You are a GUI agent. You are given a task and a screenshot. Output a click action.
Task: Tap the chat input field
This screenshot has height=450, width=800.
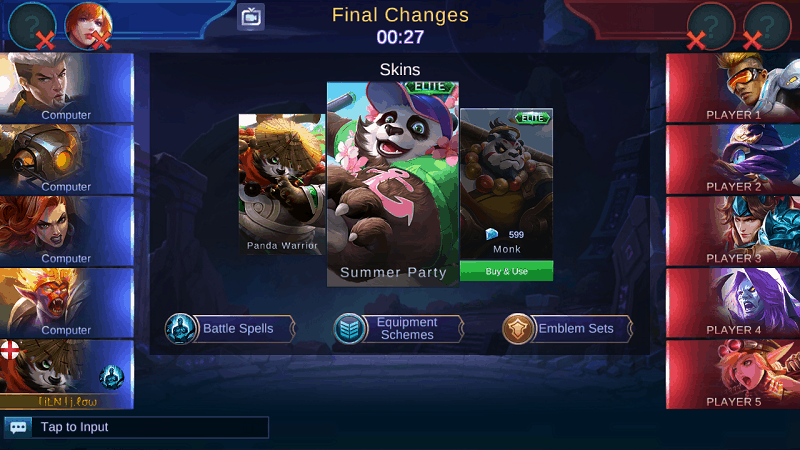click(x=150, y=427)
